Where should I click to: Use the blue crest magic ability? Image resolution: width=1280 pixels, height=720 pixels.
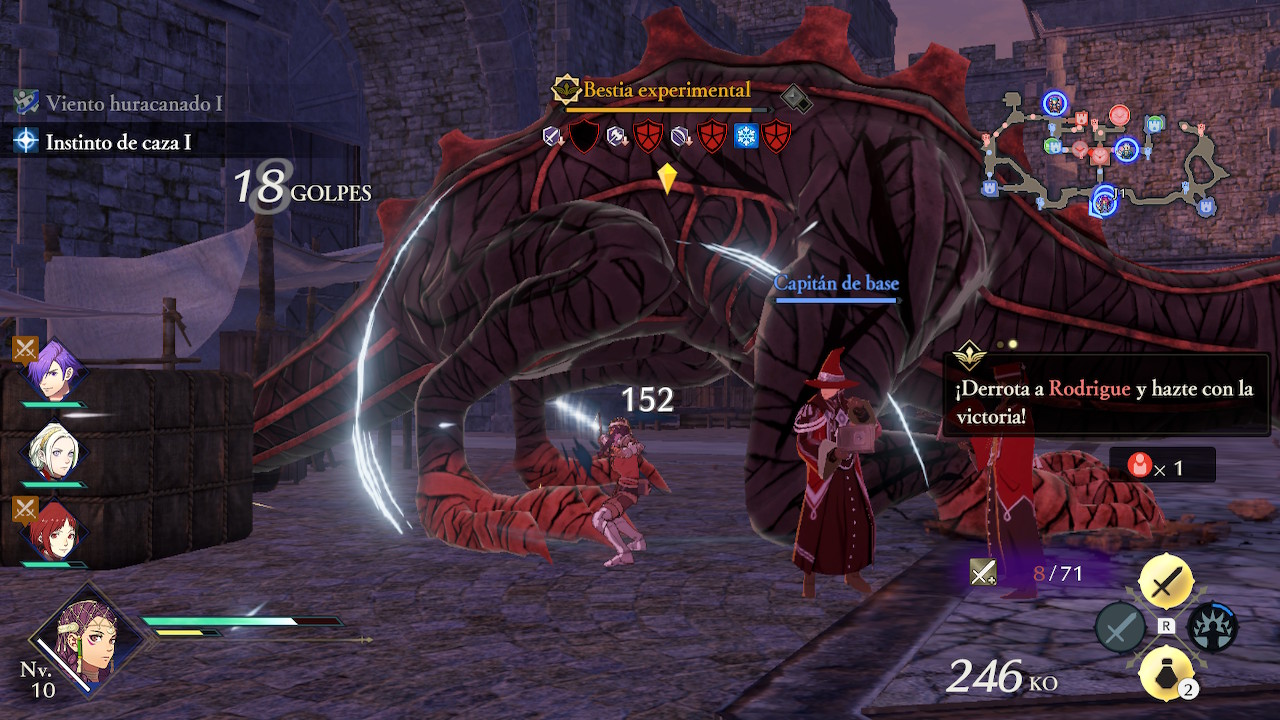pos(1212,628)
